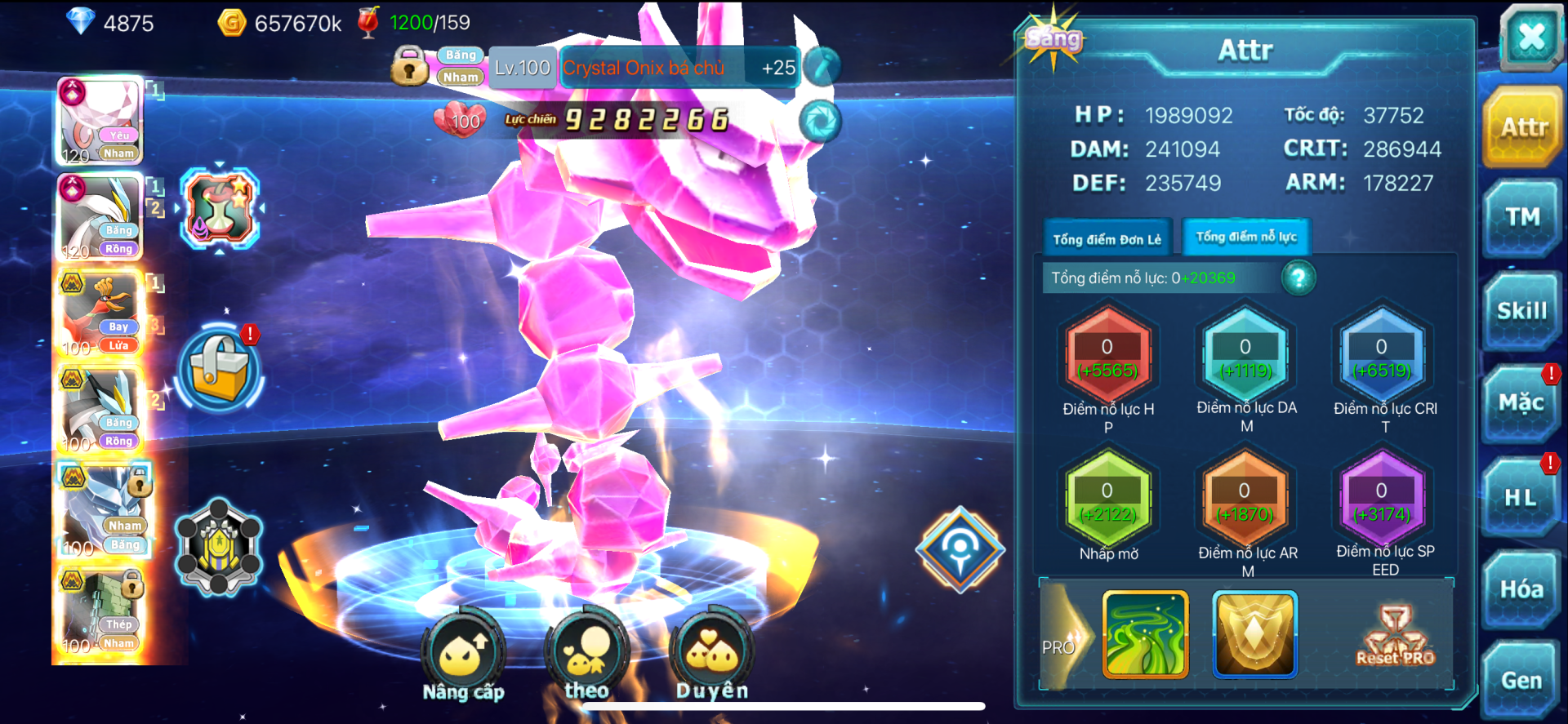Switch to the Gen side tab

[1521, 681]
